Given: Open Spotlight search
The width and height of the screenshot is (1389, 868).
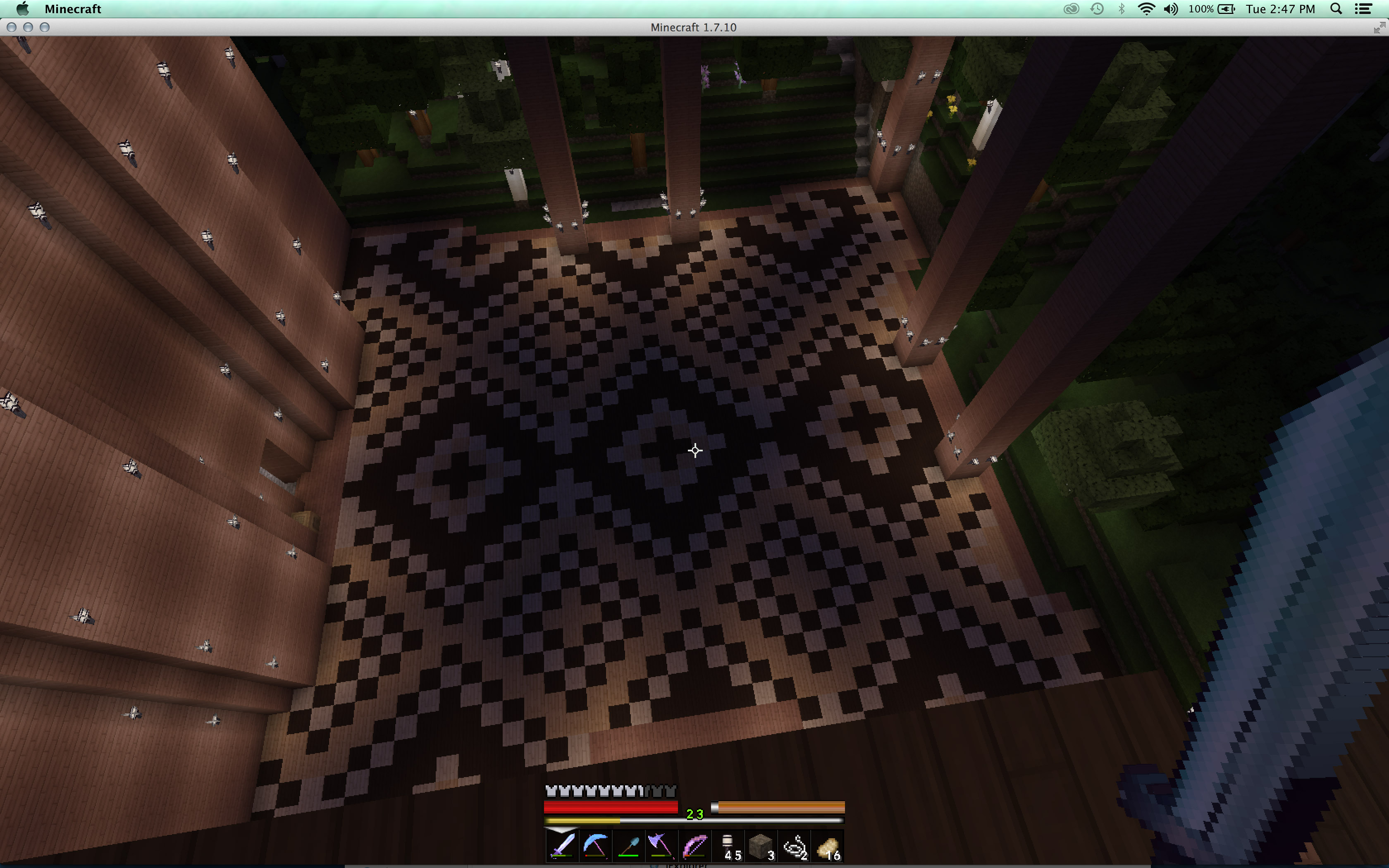Looking at the screenshot, I should 1336,9.
